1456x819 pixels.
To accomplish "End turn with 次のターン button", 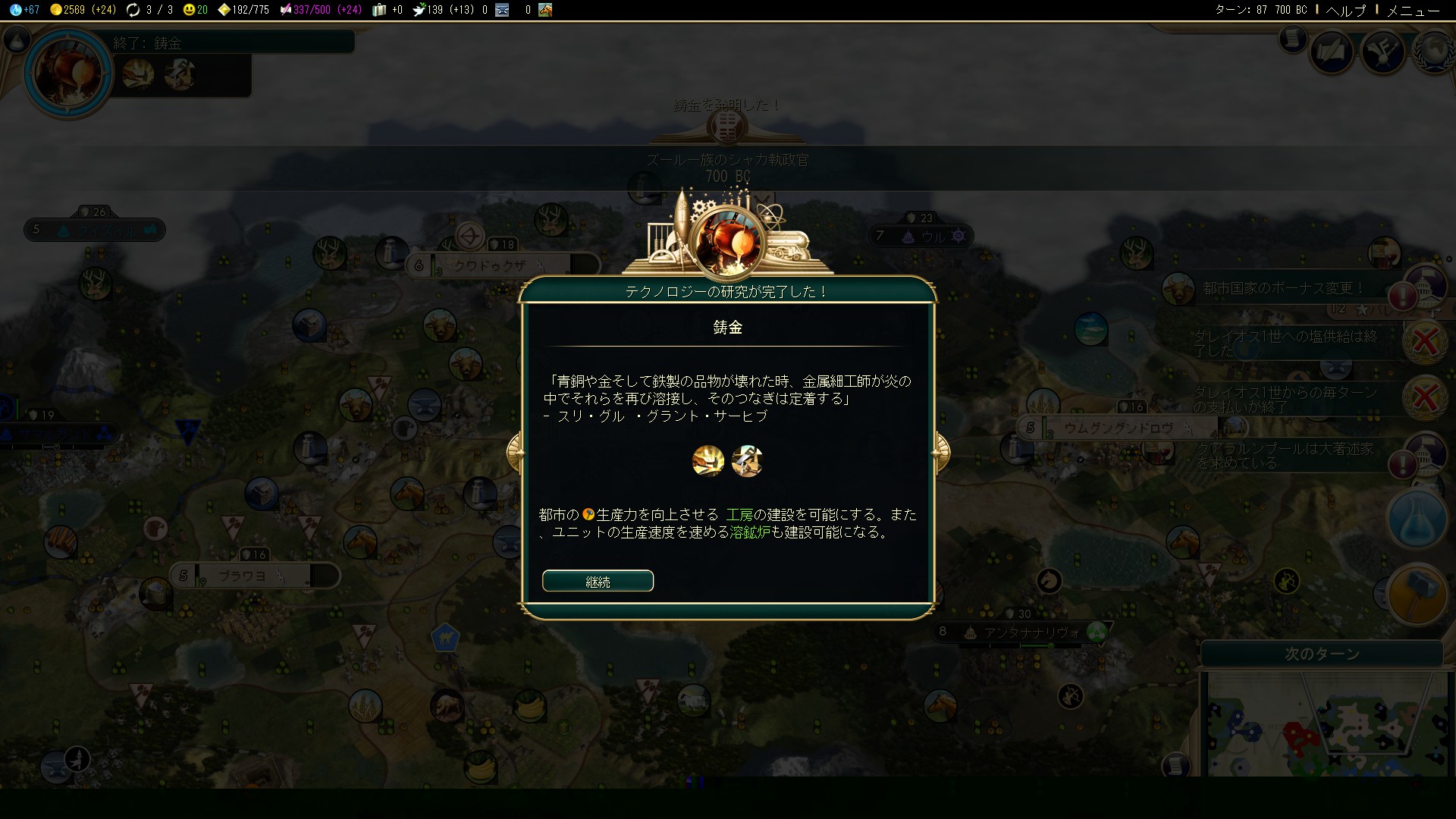I will click(x=1321, y=654).
